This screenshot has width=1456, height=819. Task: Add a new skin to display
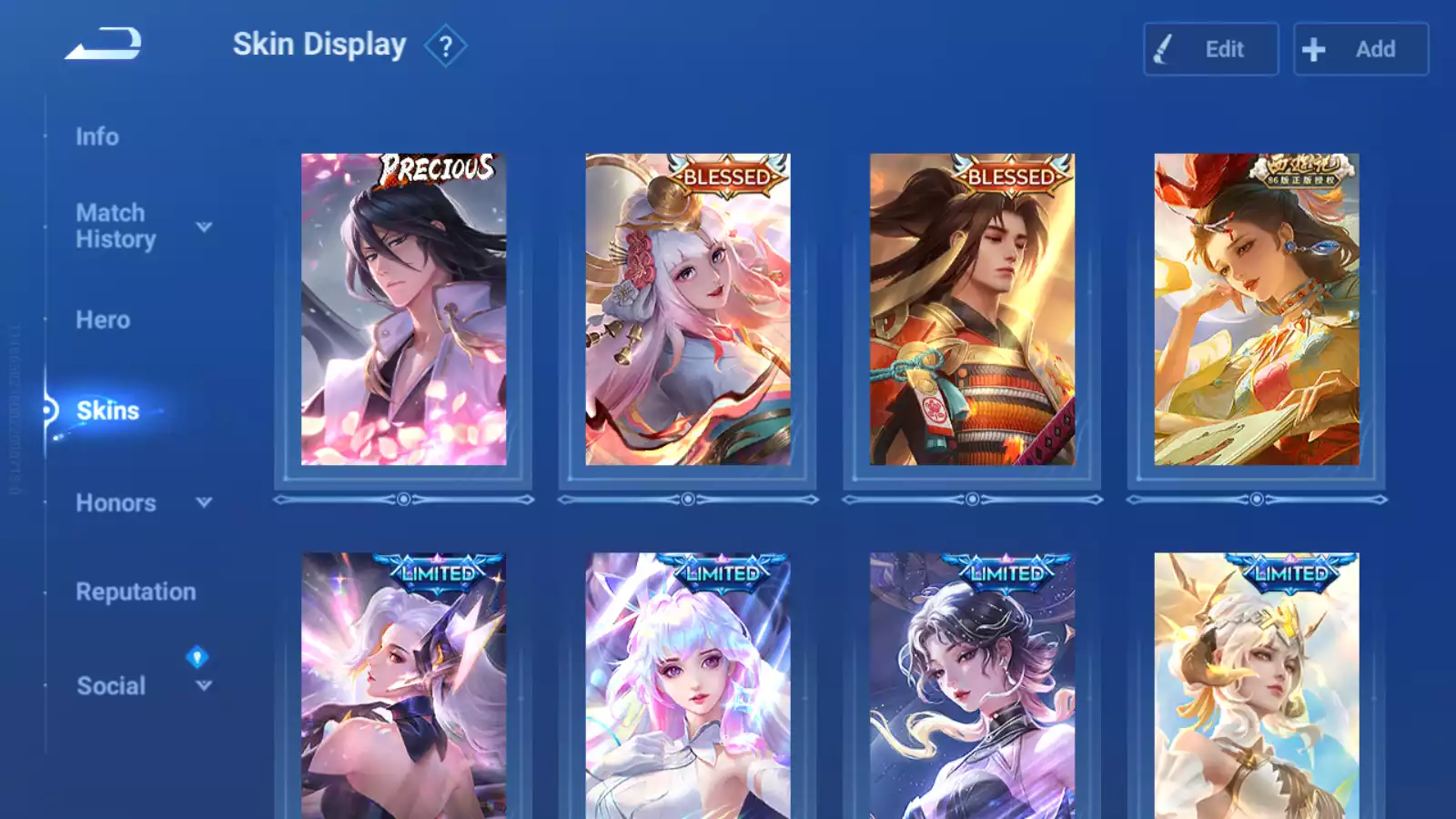[1360, 49]
